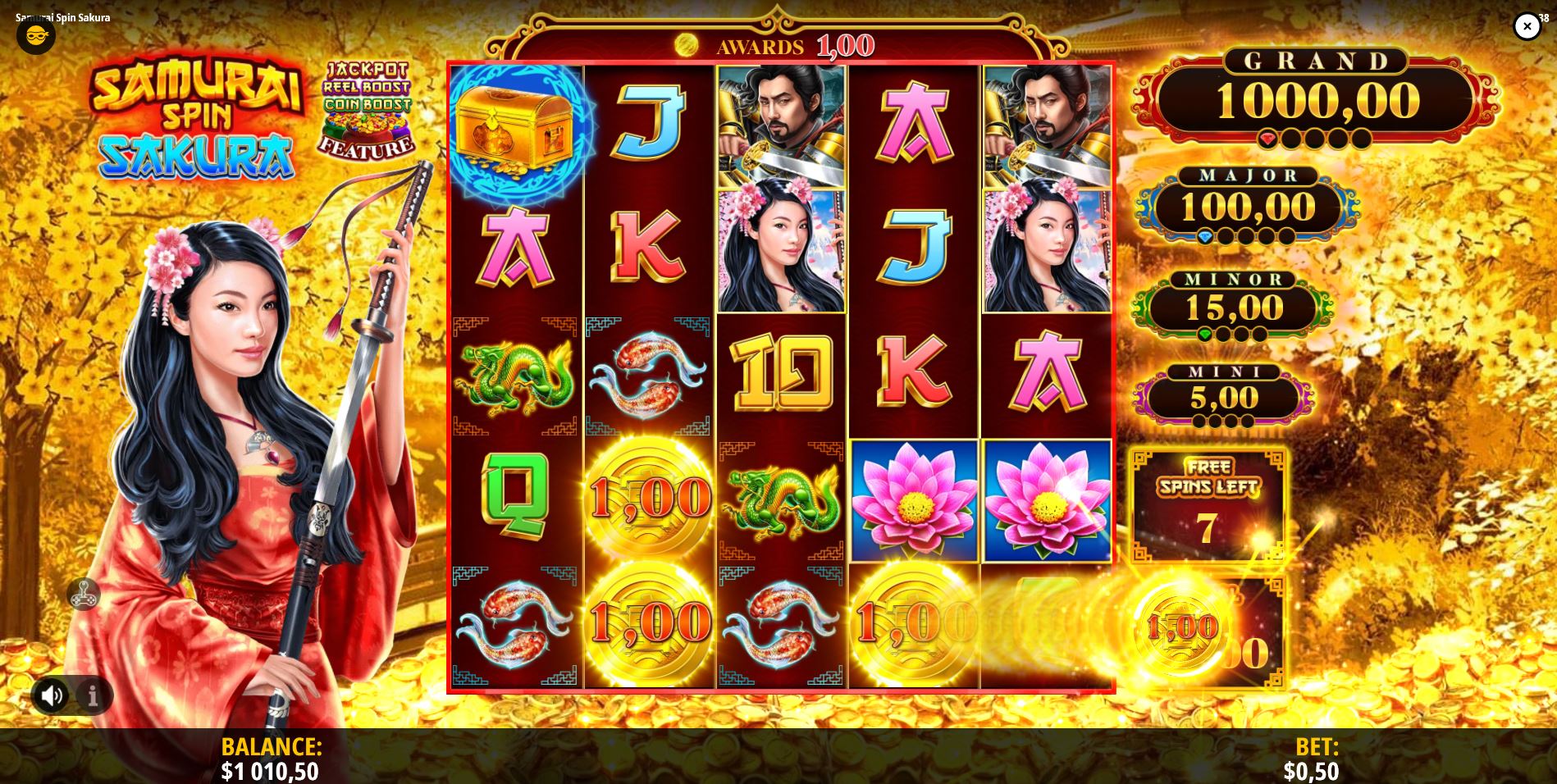Click the BALANCE display showing $1 010,50
Image resolution: width=1557 pixels, height=784 pixels.
(271, 759)
